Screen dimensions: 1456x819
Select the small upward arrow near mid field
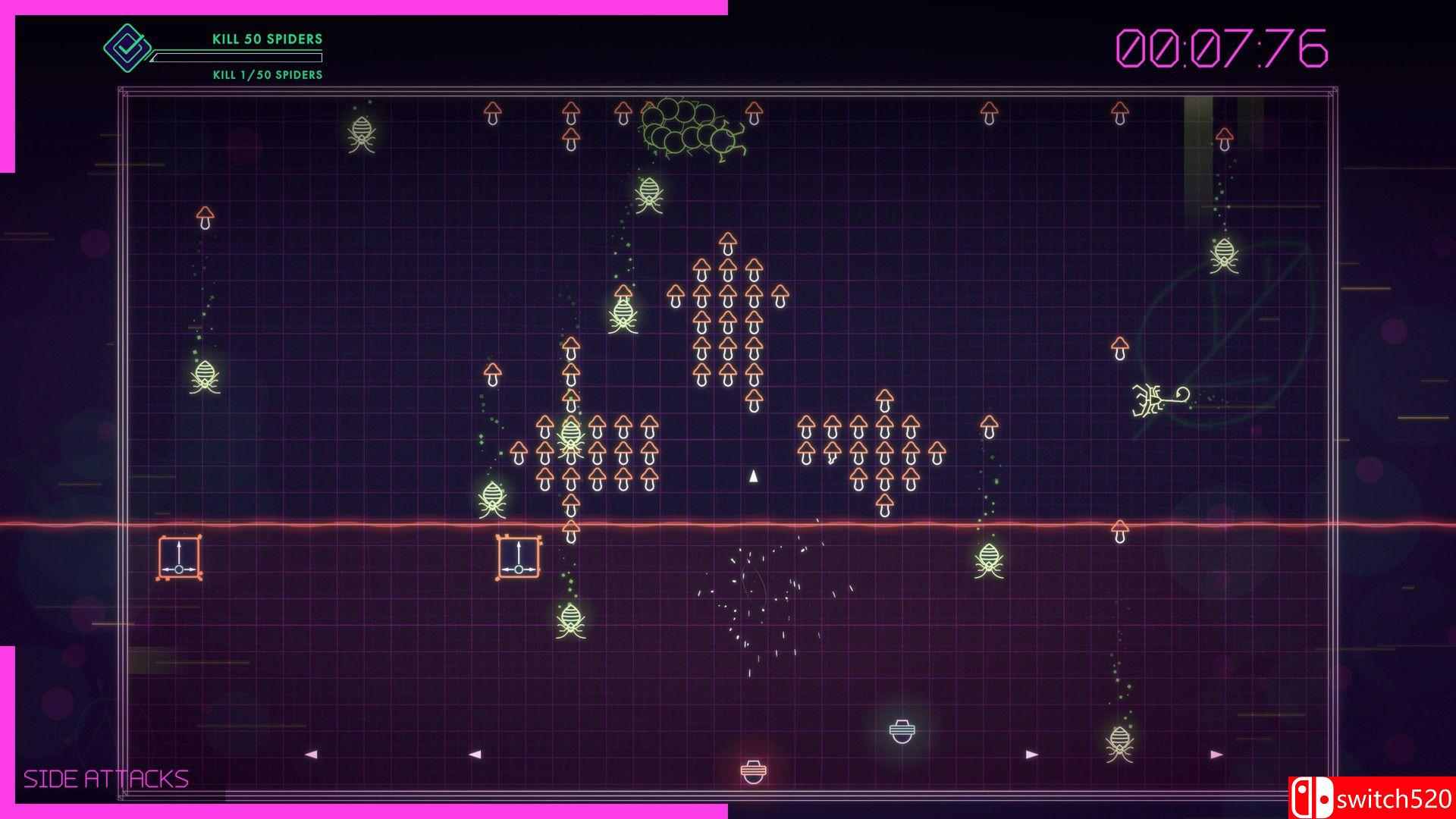[752, 476]
